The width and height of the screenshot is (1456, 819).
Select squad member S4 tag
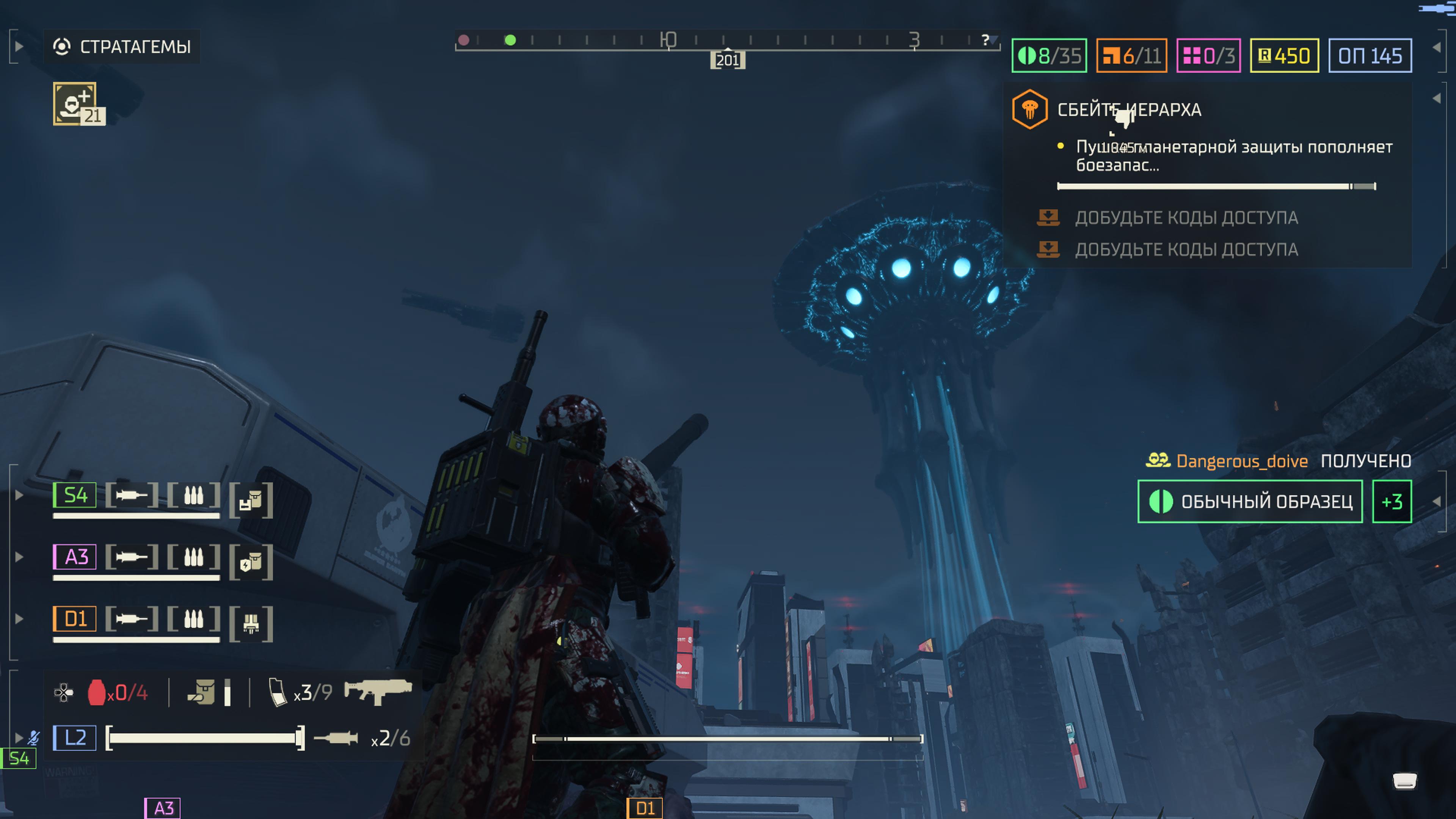click(x=75, y=496)
